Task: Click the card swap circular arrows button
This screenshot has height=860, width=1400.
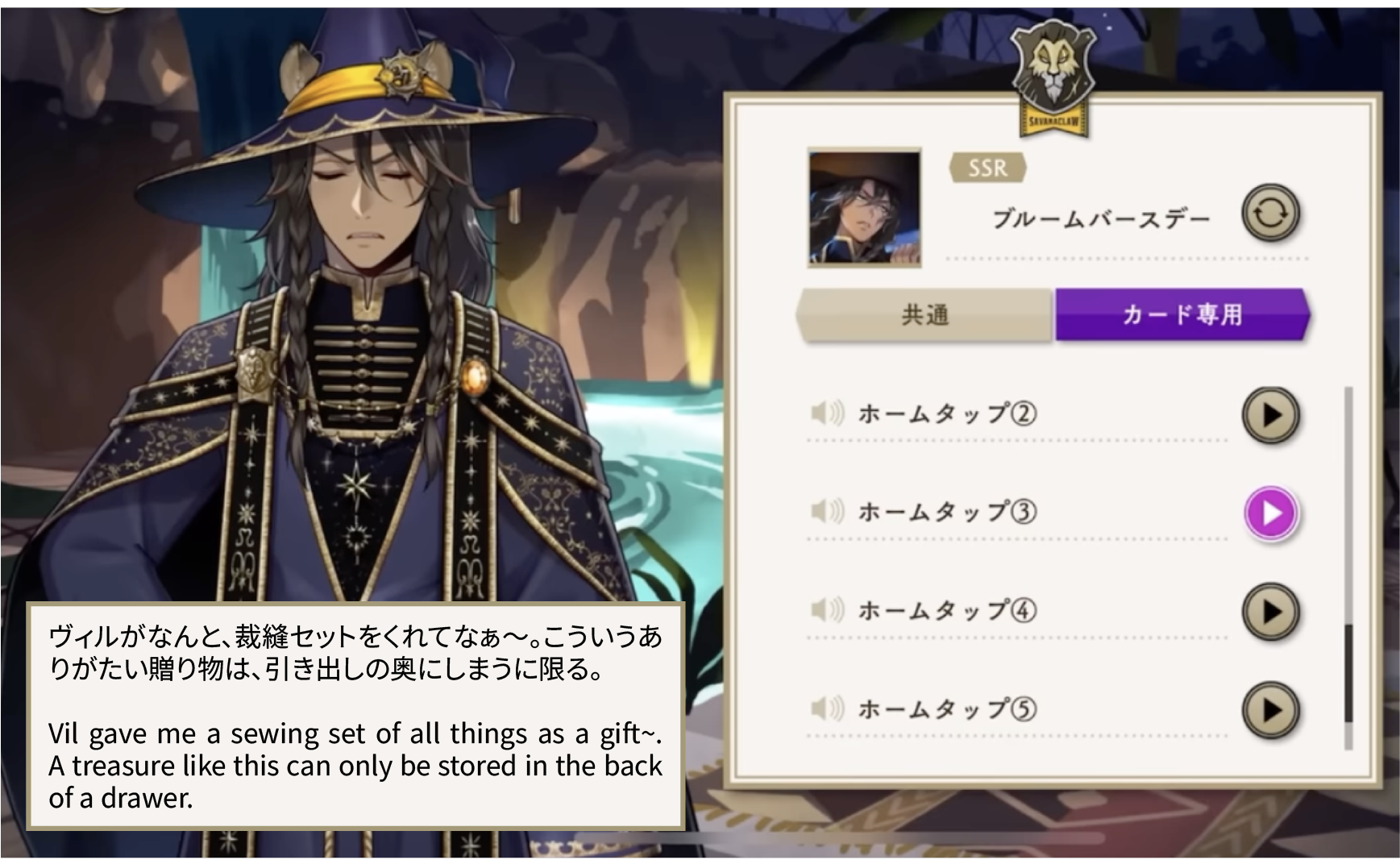Action: coord(1269,214)
